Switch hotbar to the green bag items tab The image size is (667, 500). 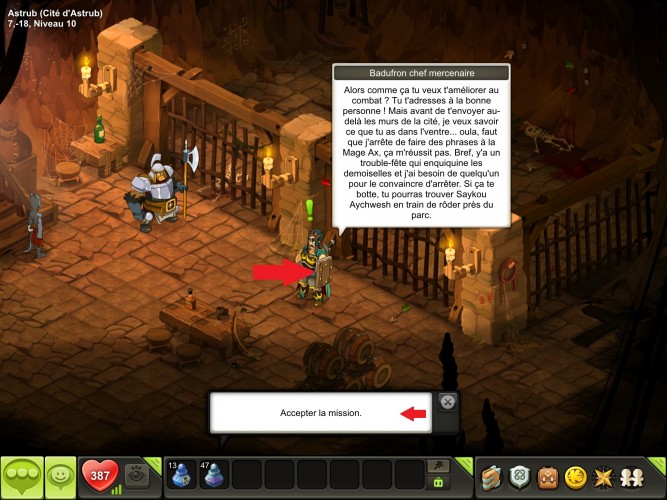pos(437,483)
